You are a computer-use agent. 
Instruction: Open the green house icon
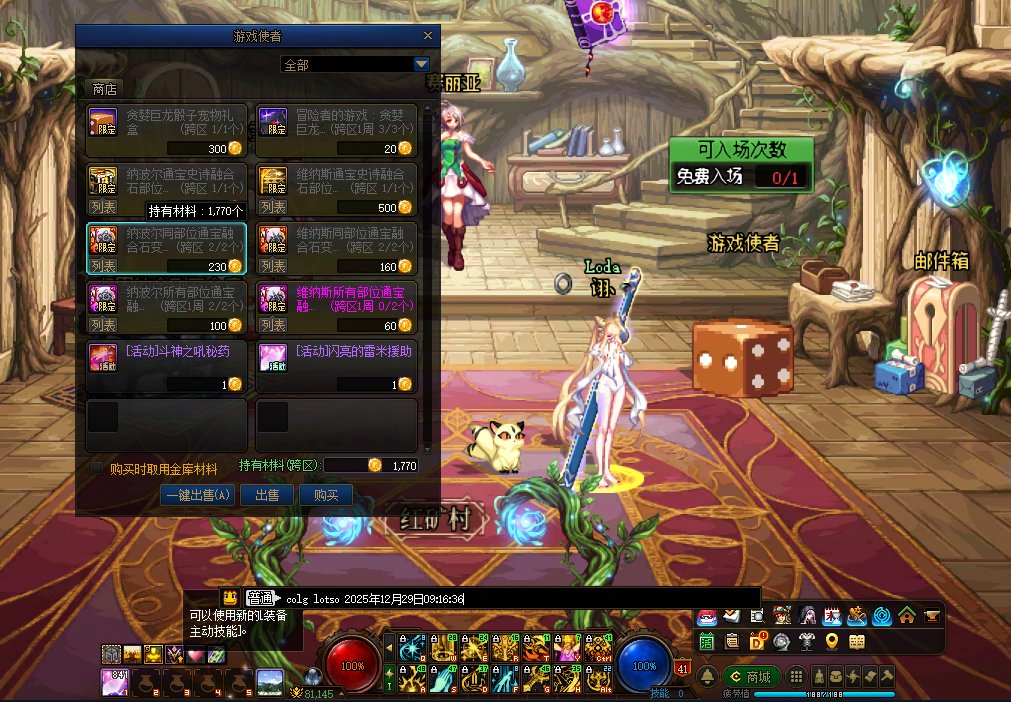click(907, 615)
